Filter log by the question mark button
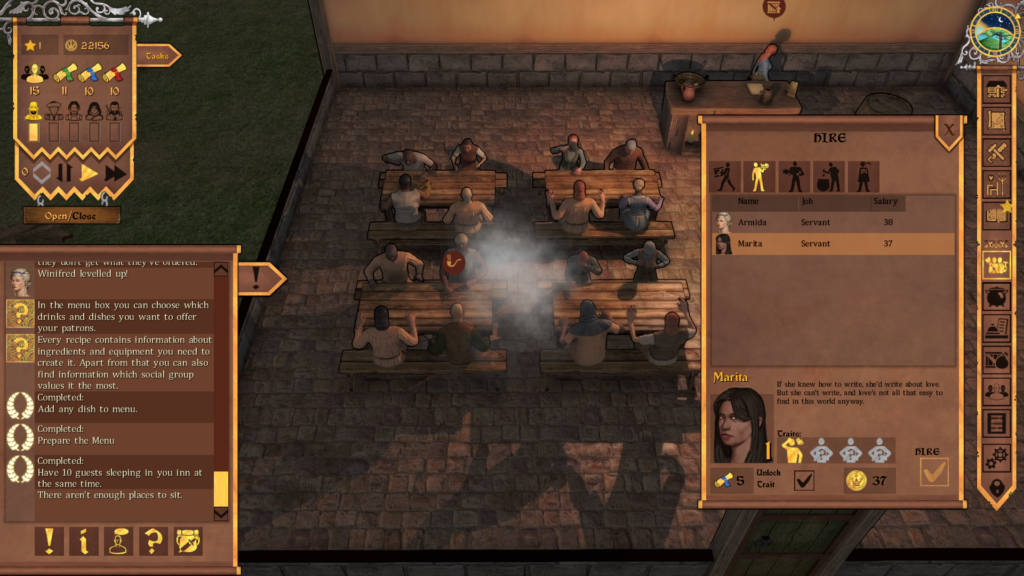The height and width of the screenshot is (576, 1024). point(153,541)
